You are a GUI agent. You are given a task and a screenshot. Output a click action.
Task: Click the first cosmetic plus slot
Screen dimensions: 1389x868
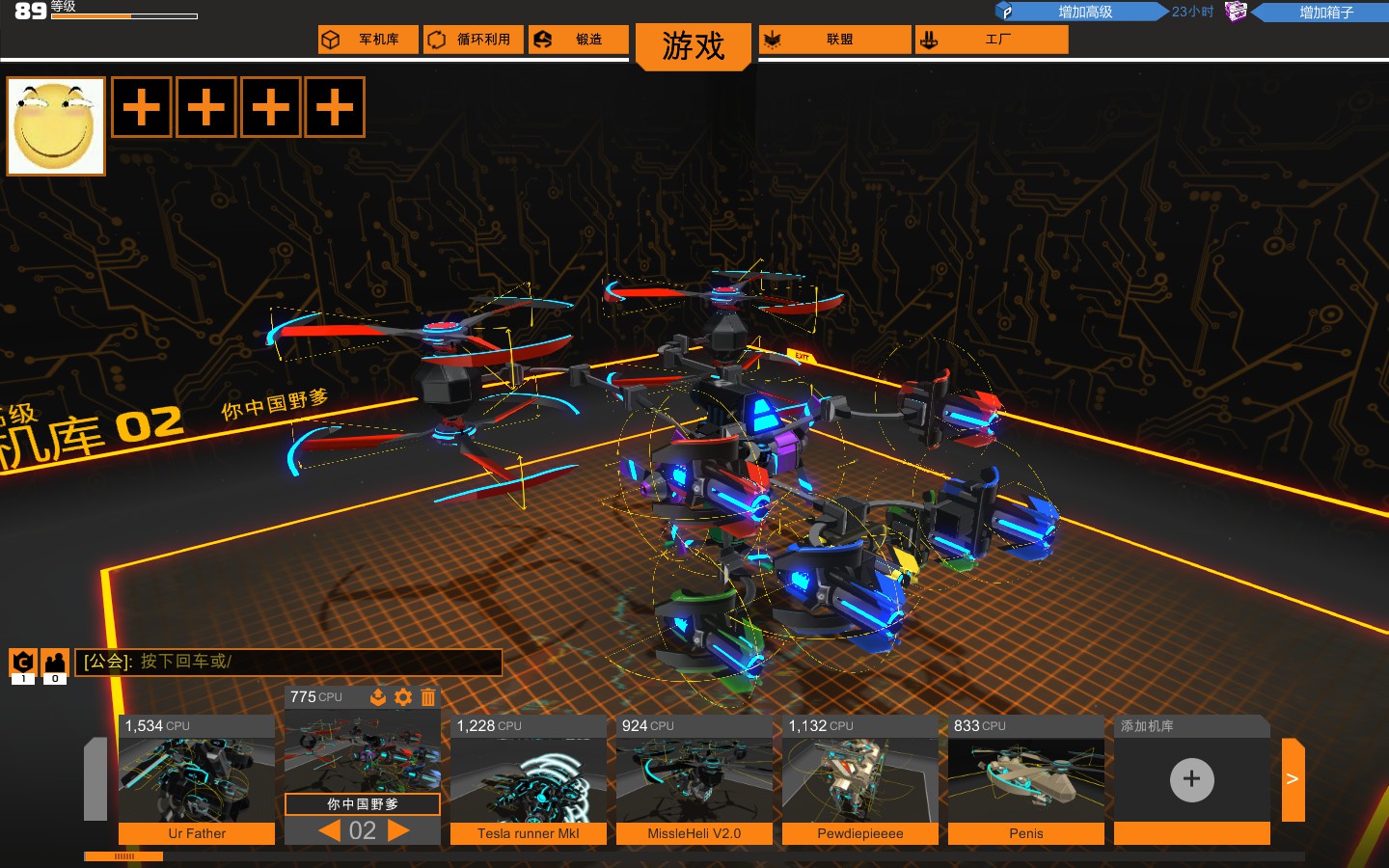click(x=141, y=107)
